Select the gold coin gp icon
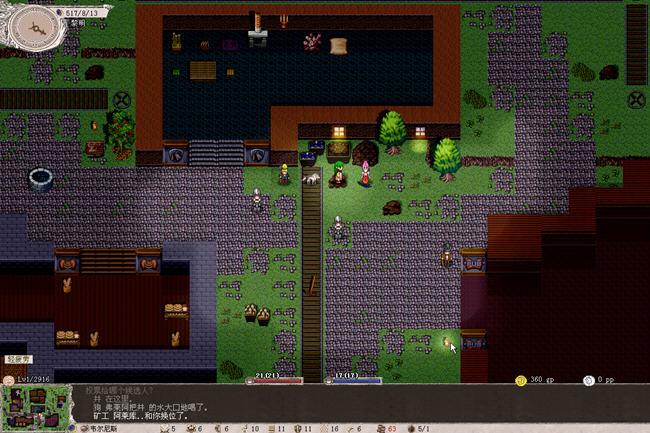Screen dimensions: 650x433 [520, 380]
